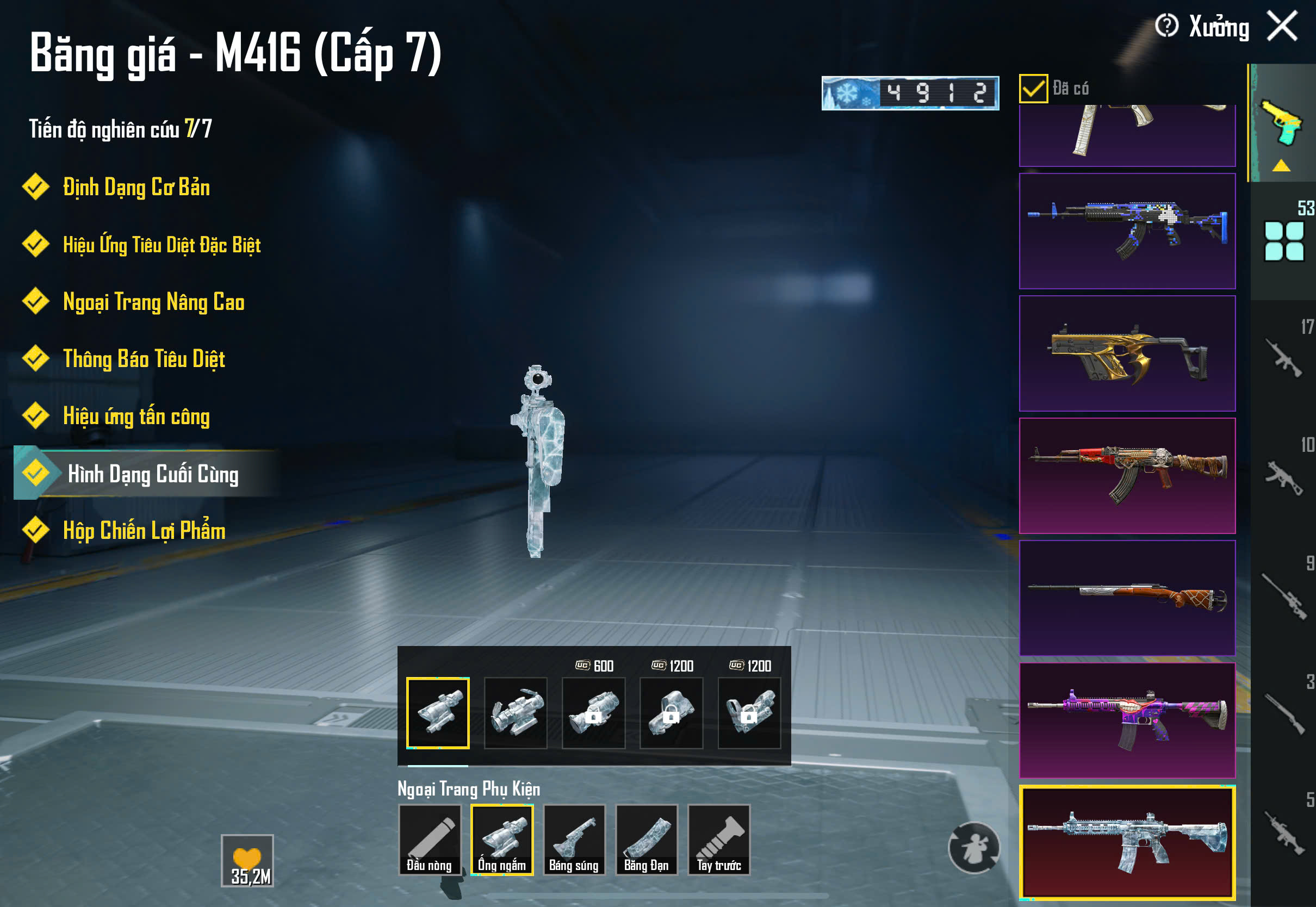This screenshot has height=907, width=1316.
Task: Toggle the "Đã có" owned checkbox
Action: coord(1033,89)
